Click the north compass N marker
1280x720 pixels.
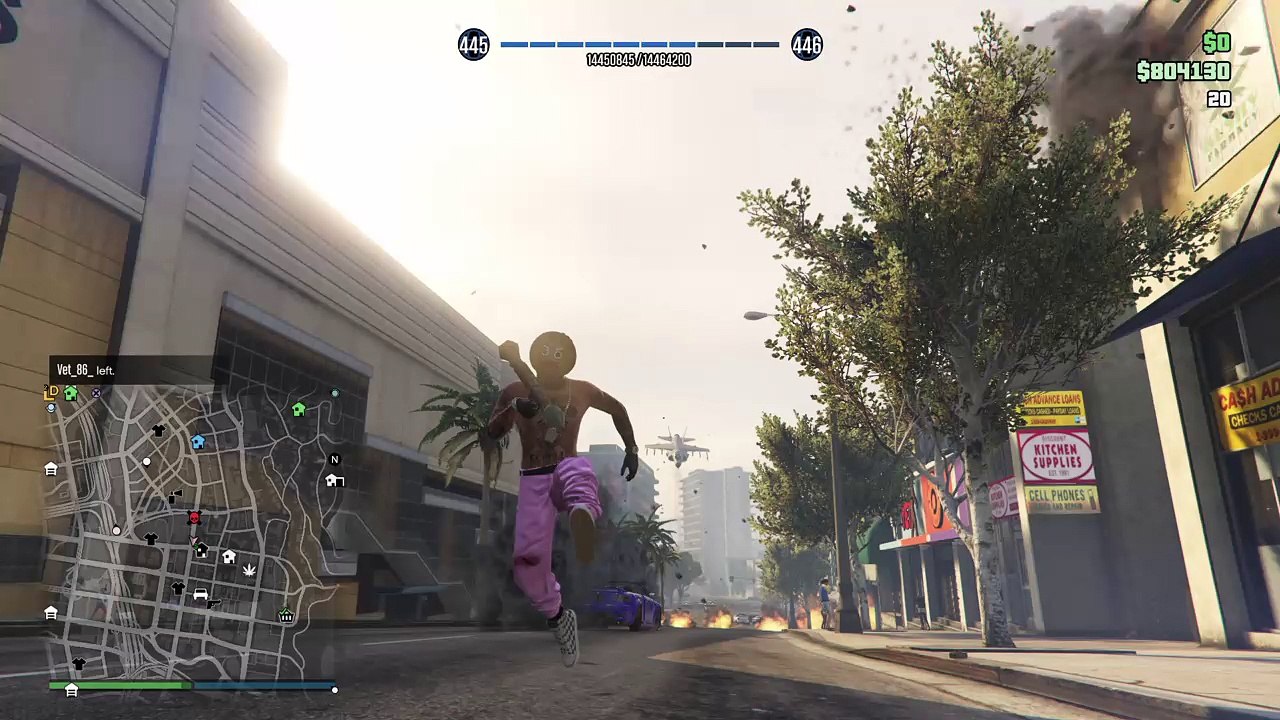click(x=335, y=460)
